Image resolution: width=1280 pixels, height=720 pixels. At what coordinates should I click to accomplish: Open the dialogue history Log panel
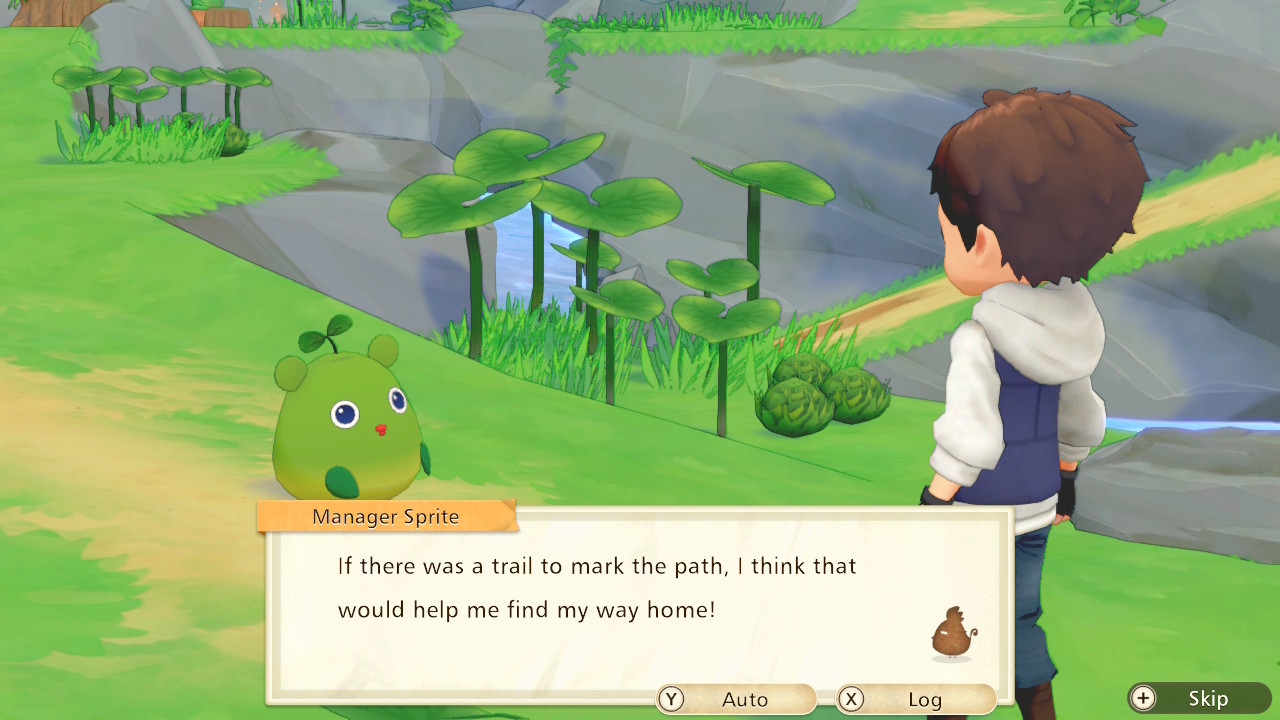[917, 699]
